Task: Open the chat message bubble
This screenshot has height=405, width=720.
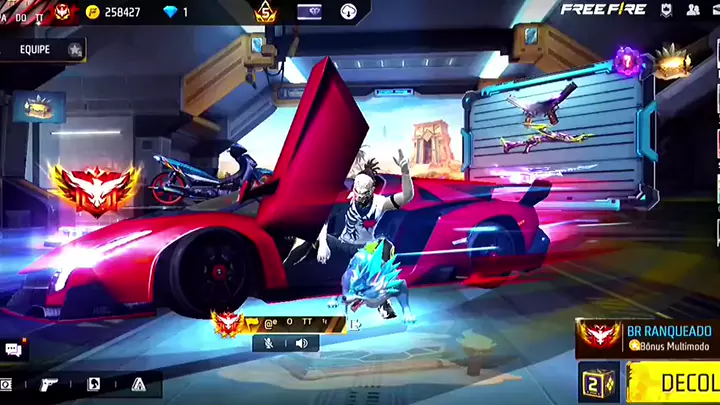Action: (13, 349)
